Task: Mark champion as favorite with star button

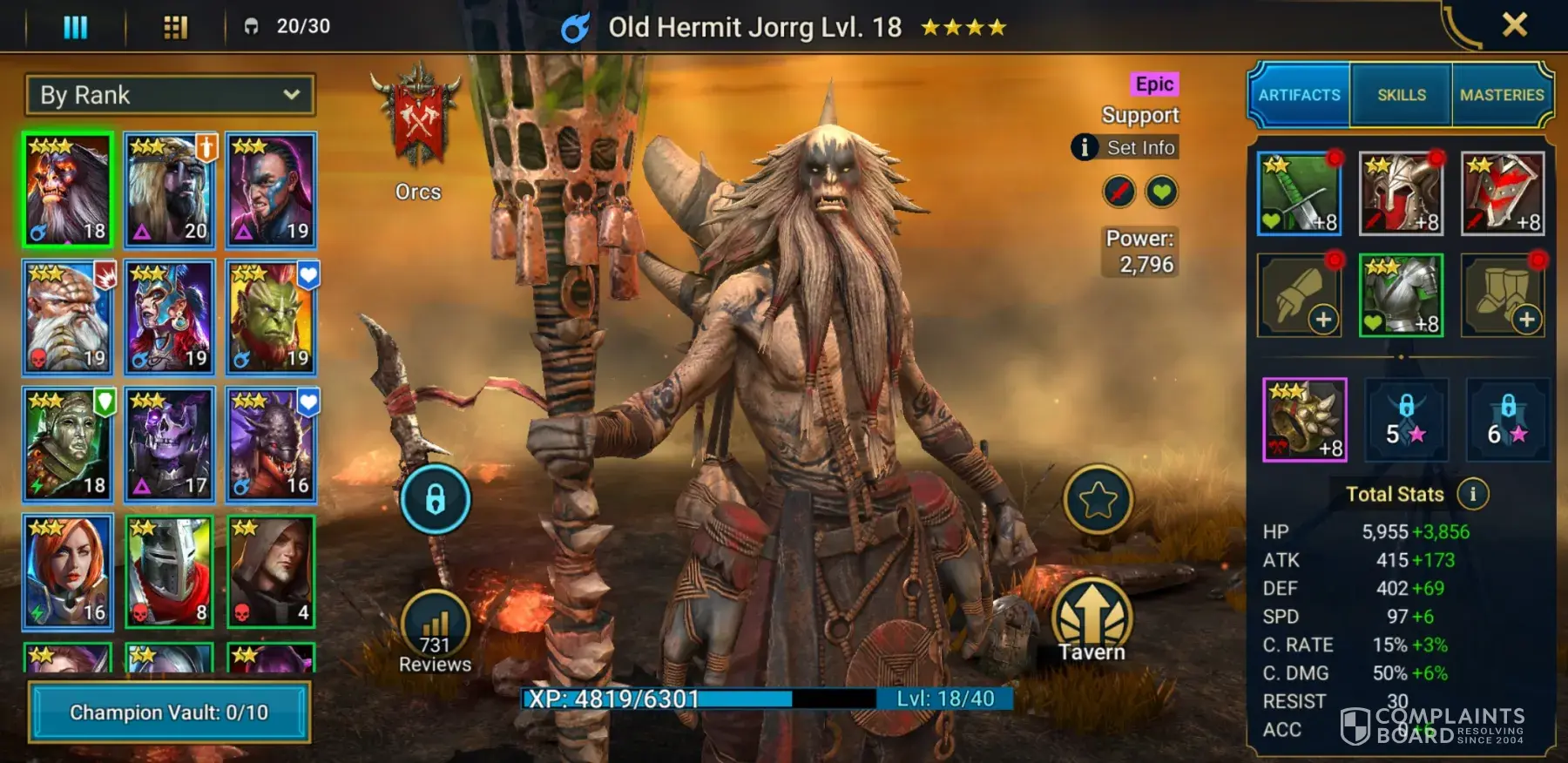Action: pyautogui.click(x=1098, y=499)
